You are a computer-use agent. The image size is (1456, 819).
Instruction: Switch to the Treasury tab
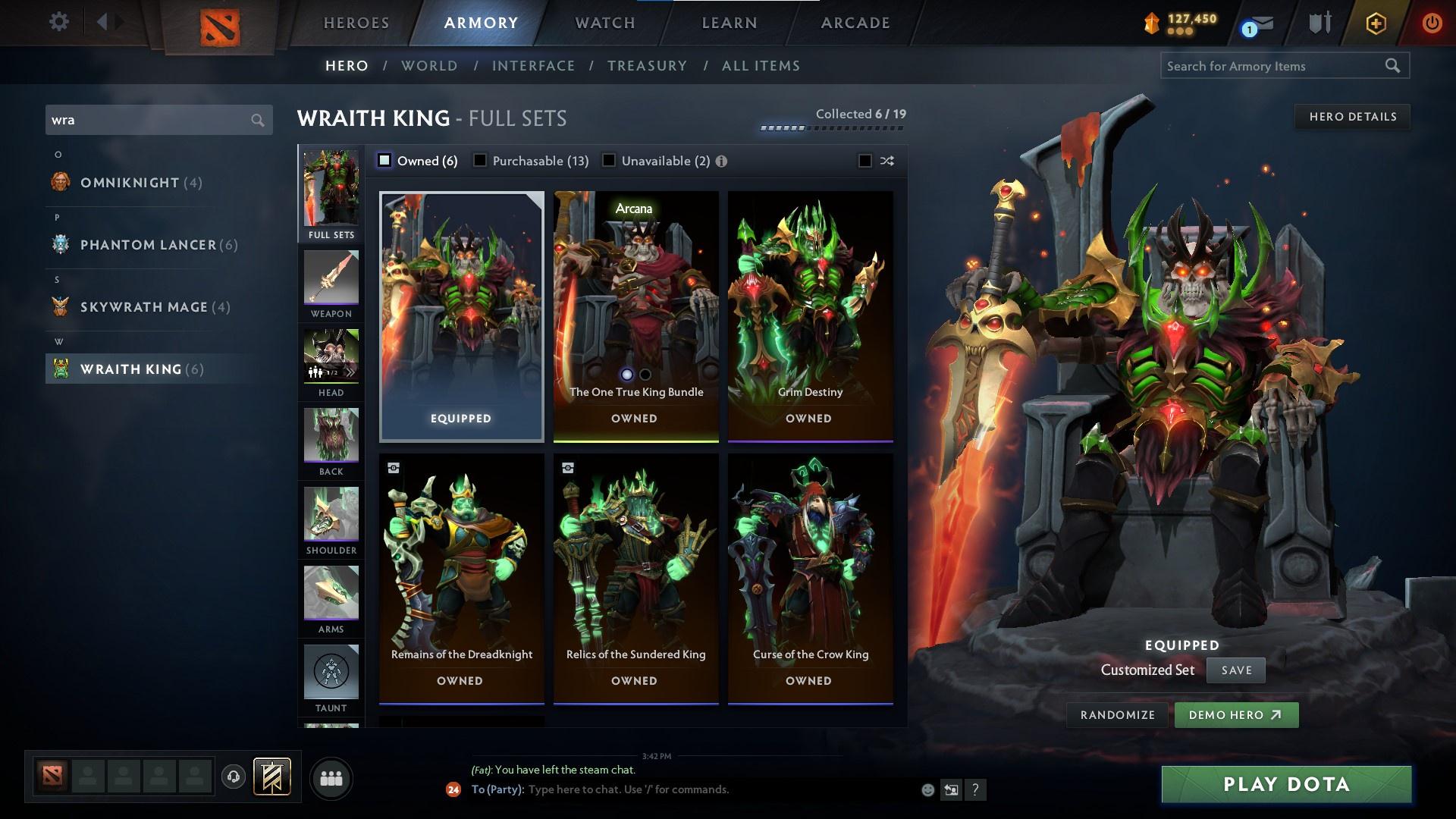(x=647, y=66)
